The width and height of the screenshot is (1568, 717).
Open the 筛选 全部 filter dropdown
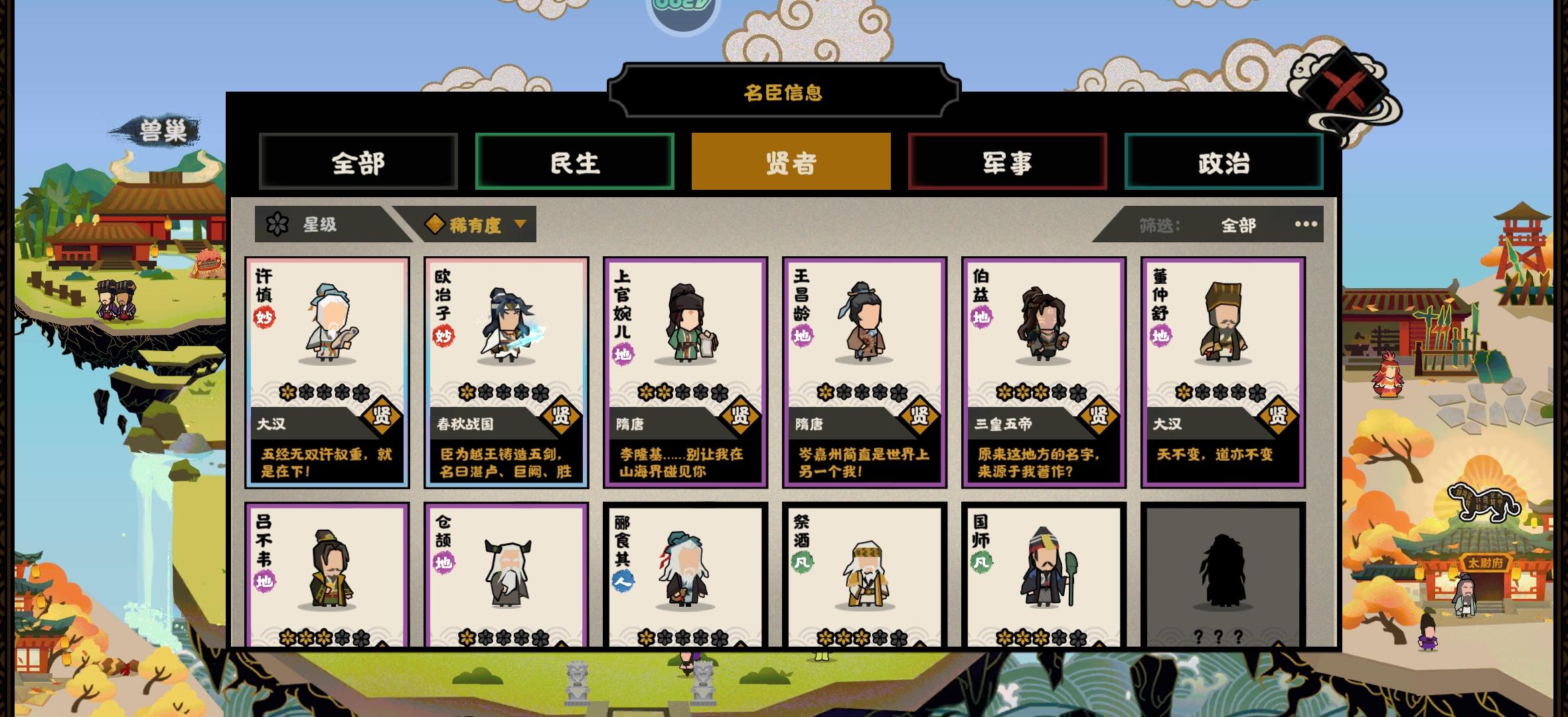[1239, 225]
